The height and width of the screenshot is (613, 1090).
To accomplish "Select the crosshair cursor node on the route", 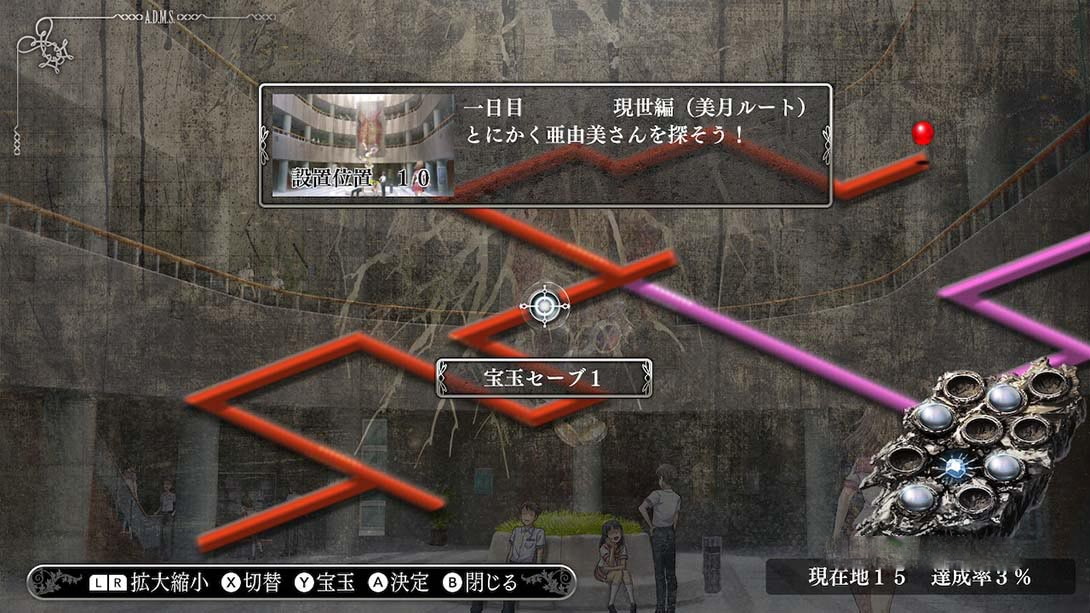I will (544, 306).
